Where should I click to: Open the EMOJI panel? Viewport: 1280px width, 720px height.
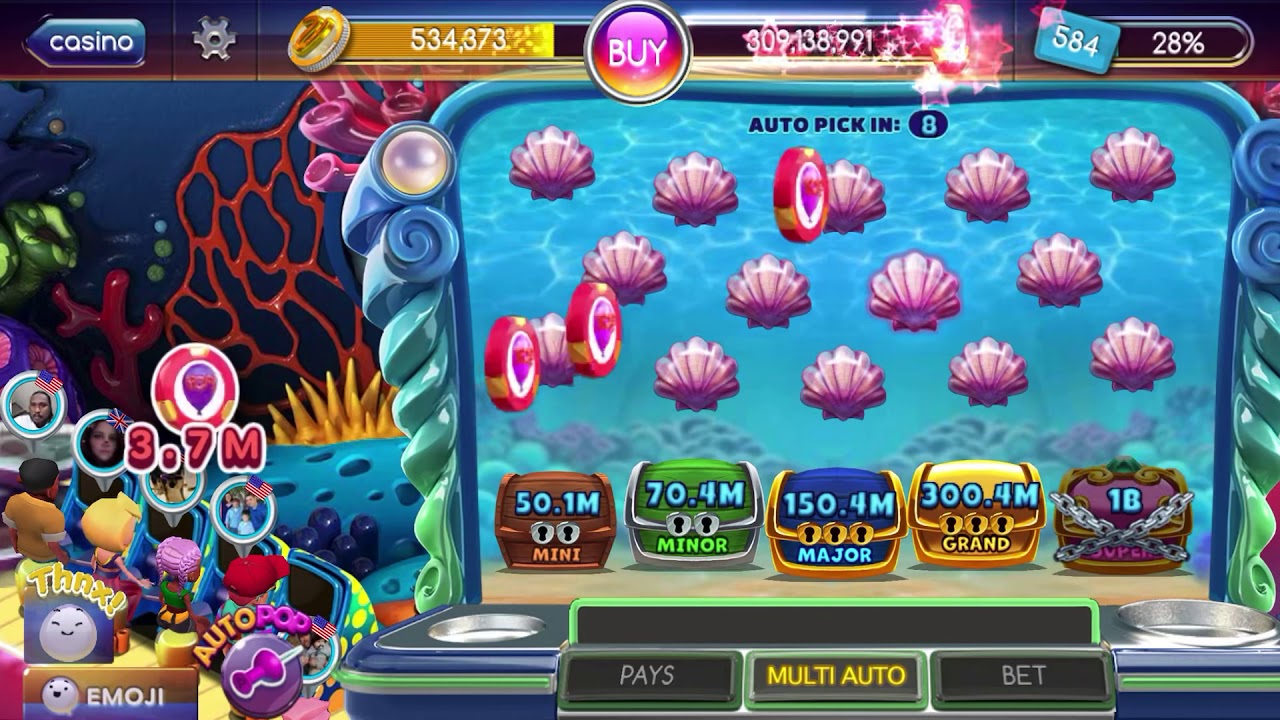pyautogui.click(x=110, y=695)
